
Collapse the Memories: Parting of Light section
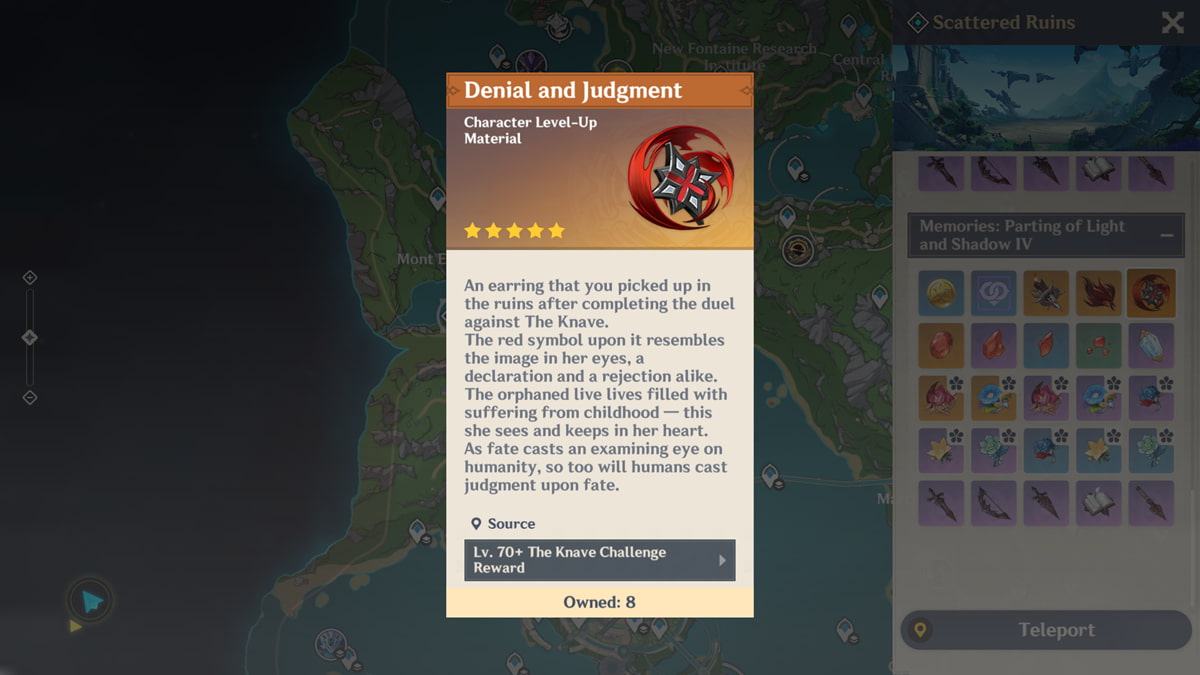coord(1167,235)
